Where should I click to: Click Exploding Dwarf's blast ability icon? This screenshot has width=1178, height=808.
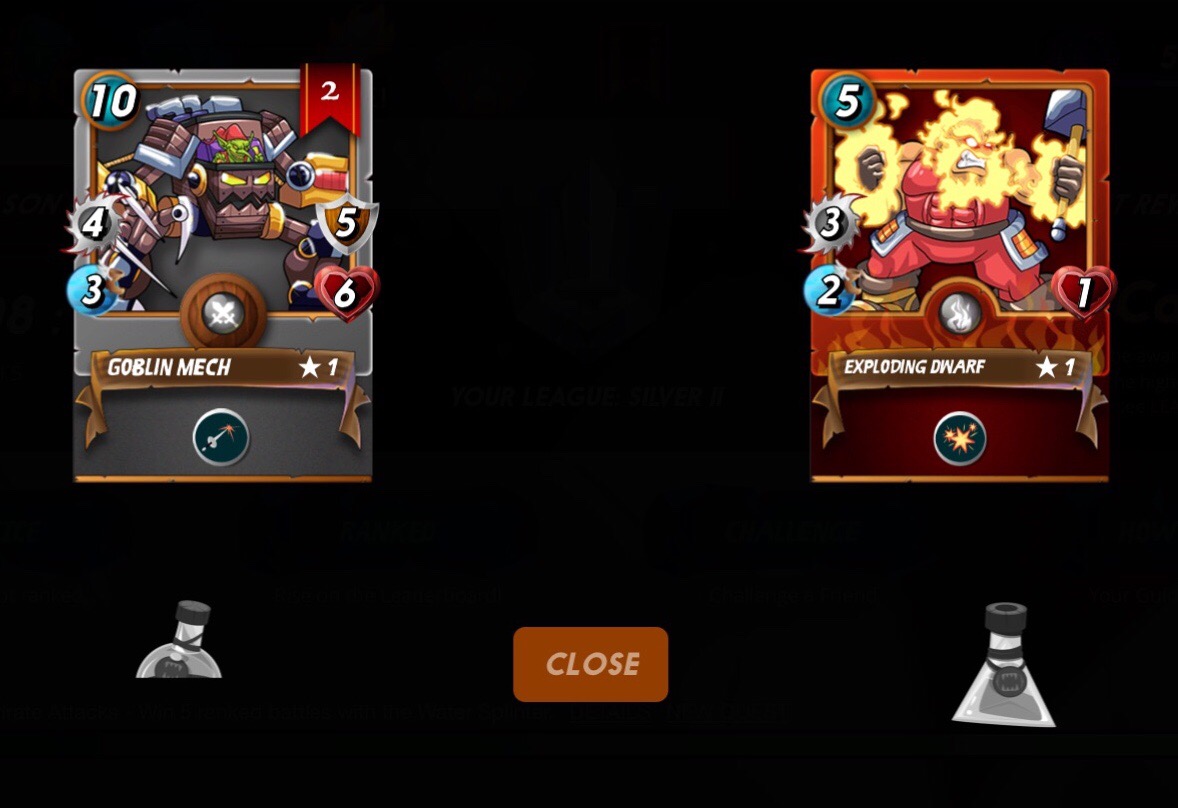pos(960,439)
